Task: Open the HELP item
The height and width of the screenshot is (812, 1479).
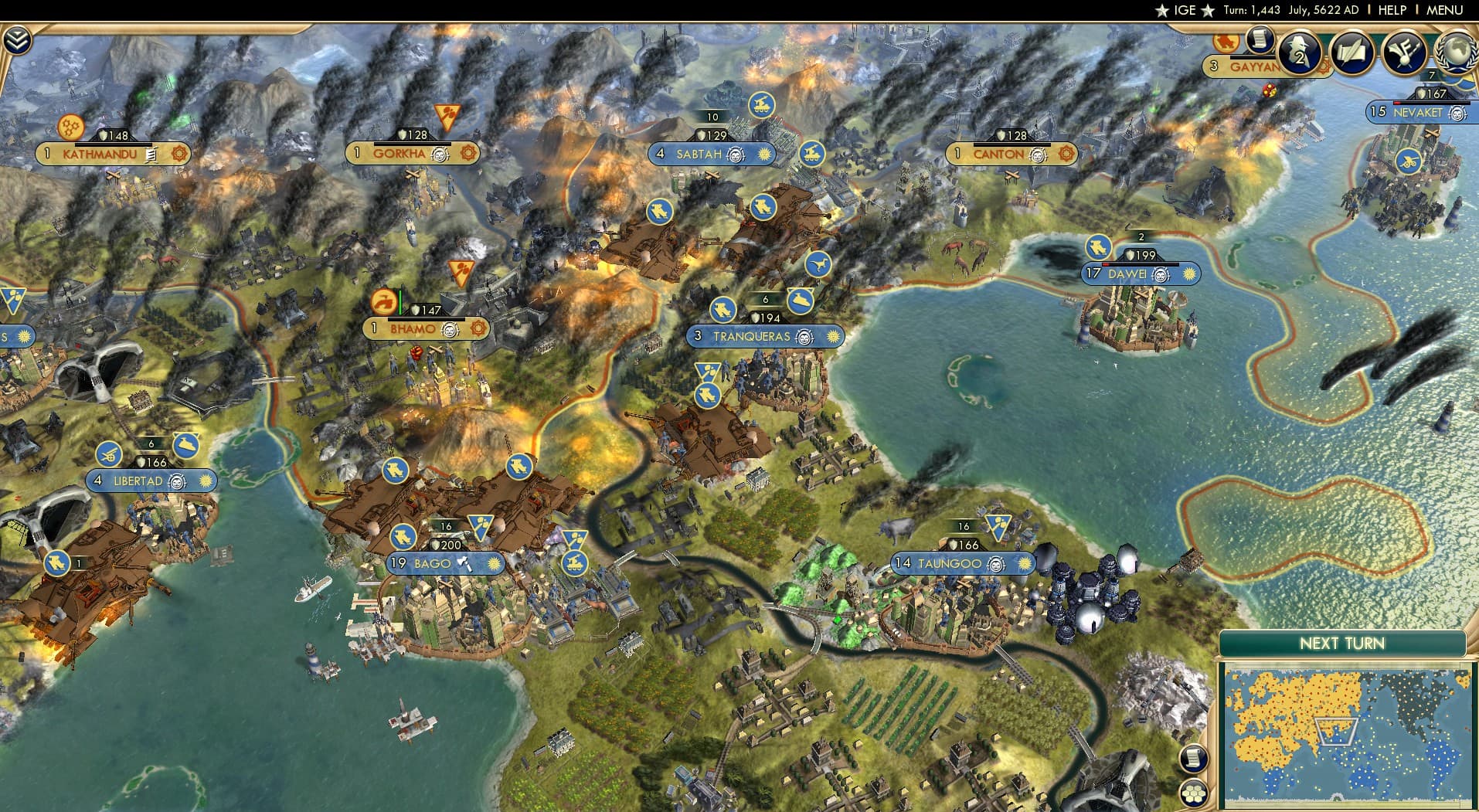Action: pyautogui.click(x=1391, y=11)
